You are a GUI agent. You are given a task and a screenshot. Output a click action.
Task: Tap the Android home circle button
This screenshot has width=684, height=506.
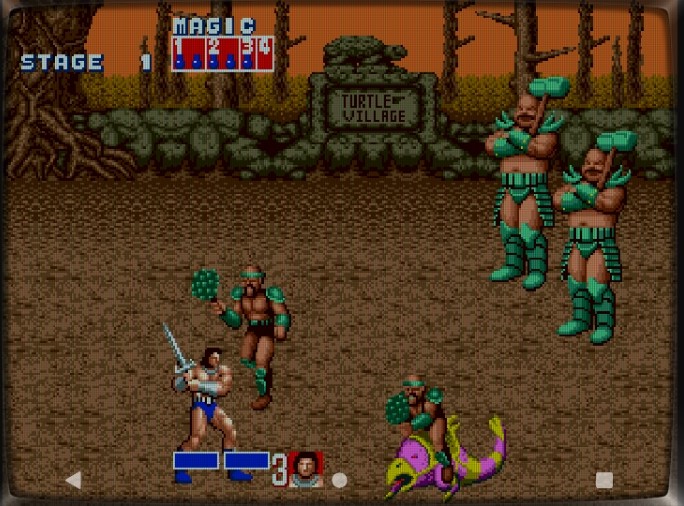pyautogui.click(x=339, y=480)
